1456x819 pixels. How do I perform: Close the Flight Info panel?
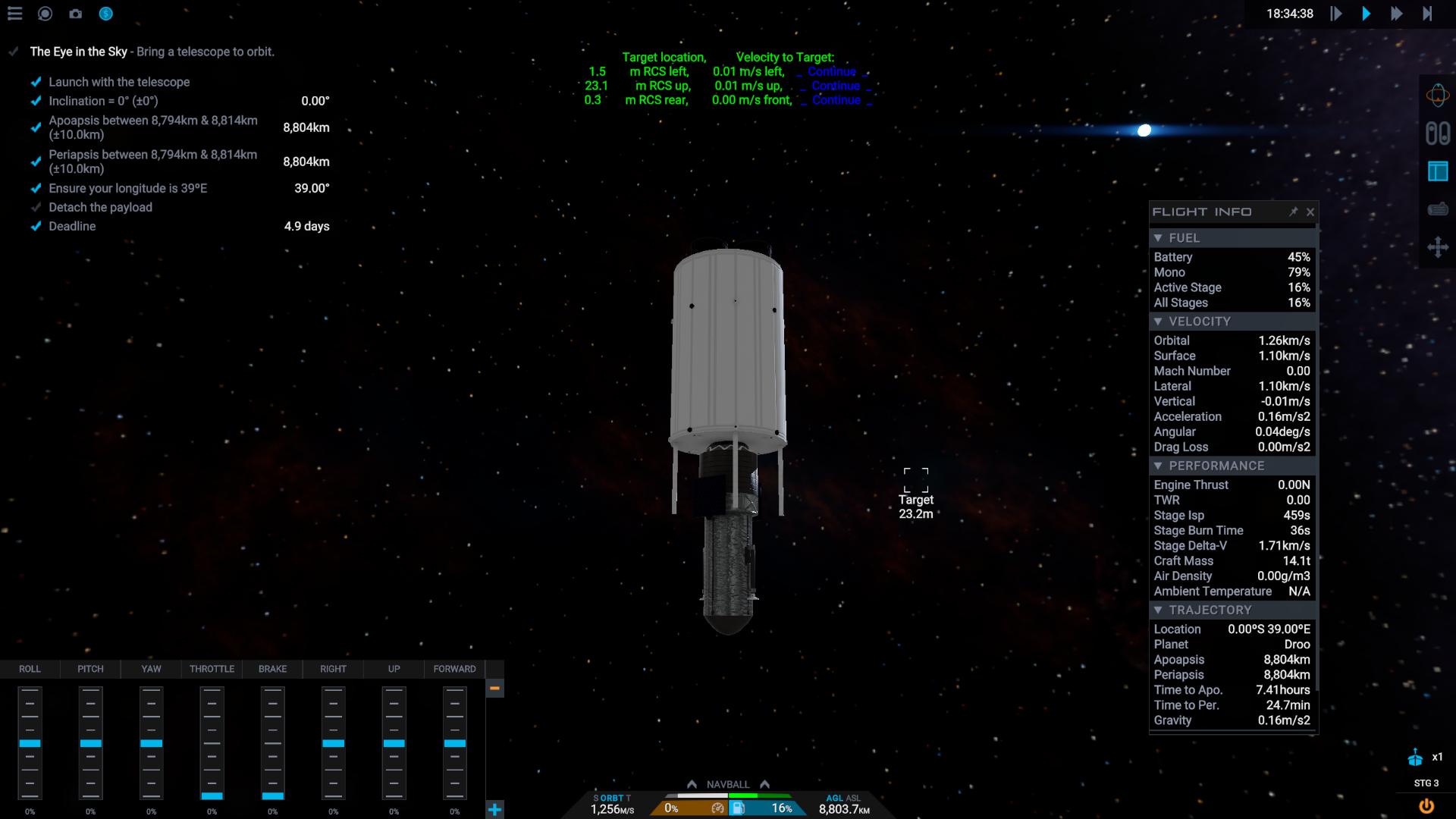click(x=1310, y=212)
